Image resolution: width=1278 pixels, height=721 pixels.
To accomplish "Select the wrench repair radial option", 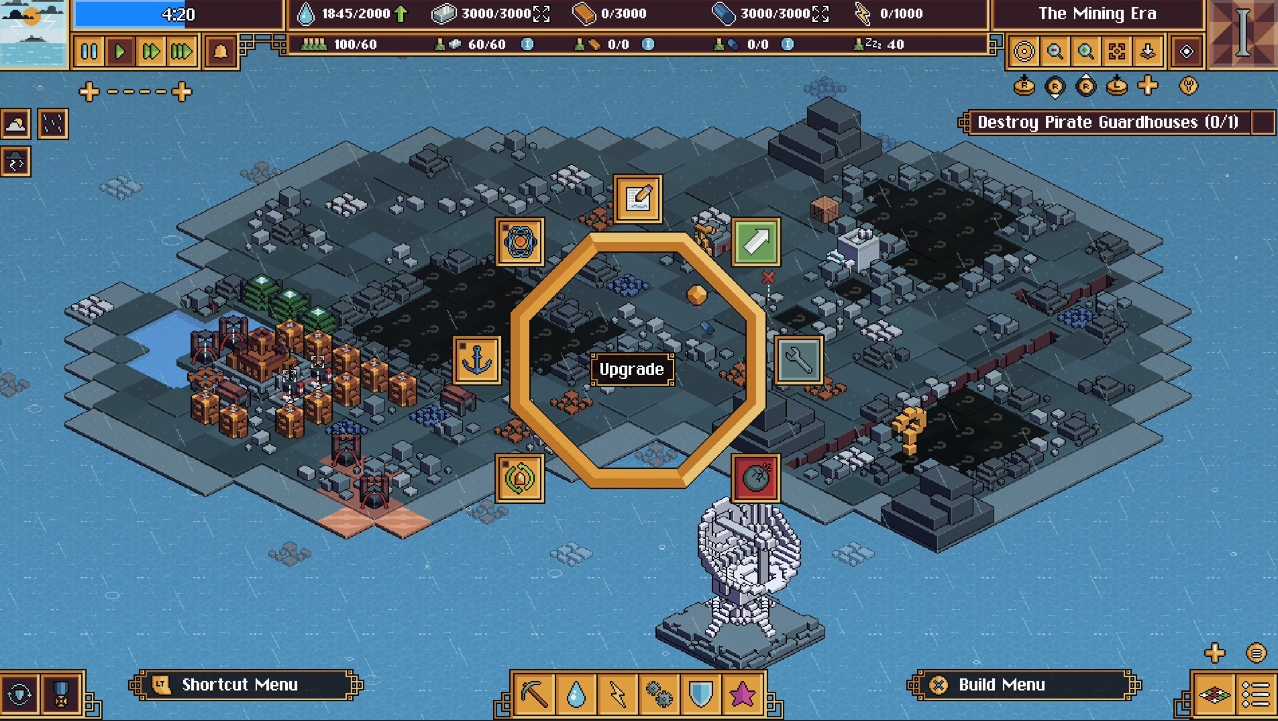I will click(x=799, y=359).
